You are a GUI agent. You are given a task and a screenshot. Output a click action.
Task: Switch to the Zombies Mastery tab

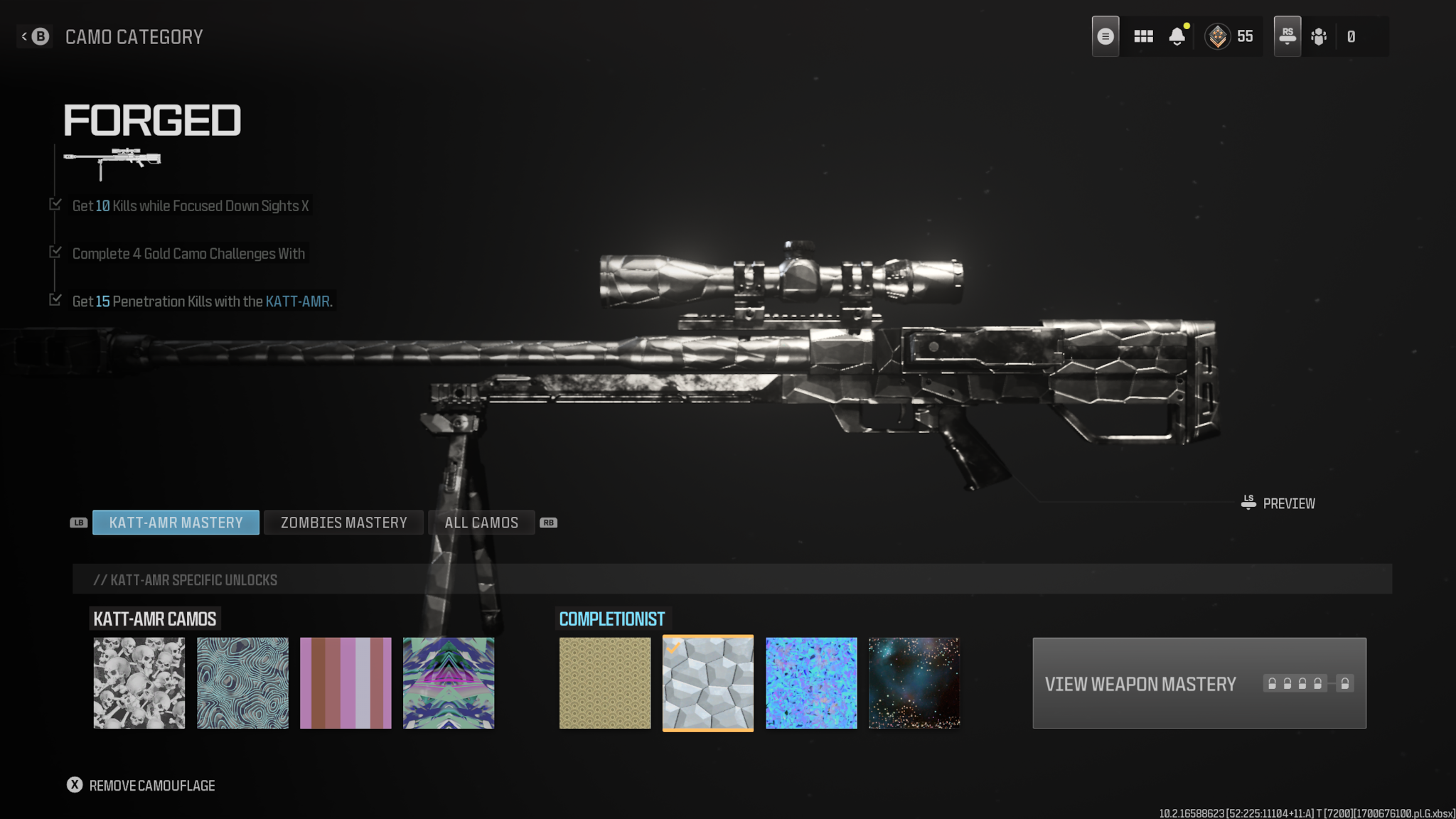tap(343, 523)
